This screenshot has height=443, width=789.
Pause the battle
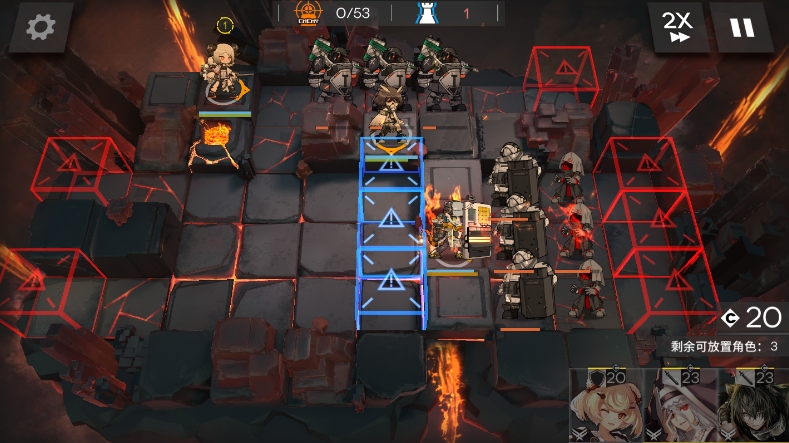tap(742, 27)
